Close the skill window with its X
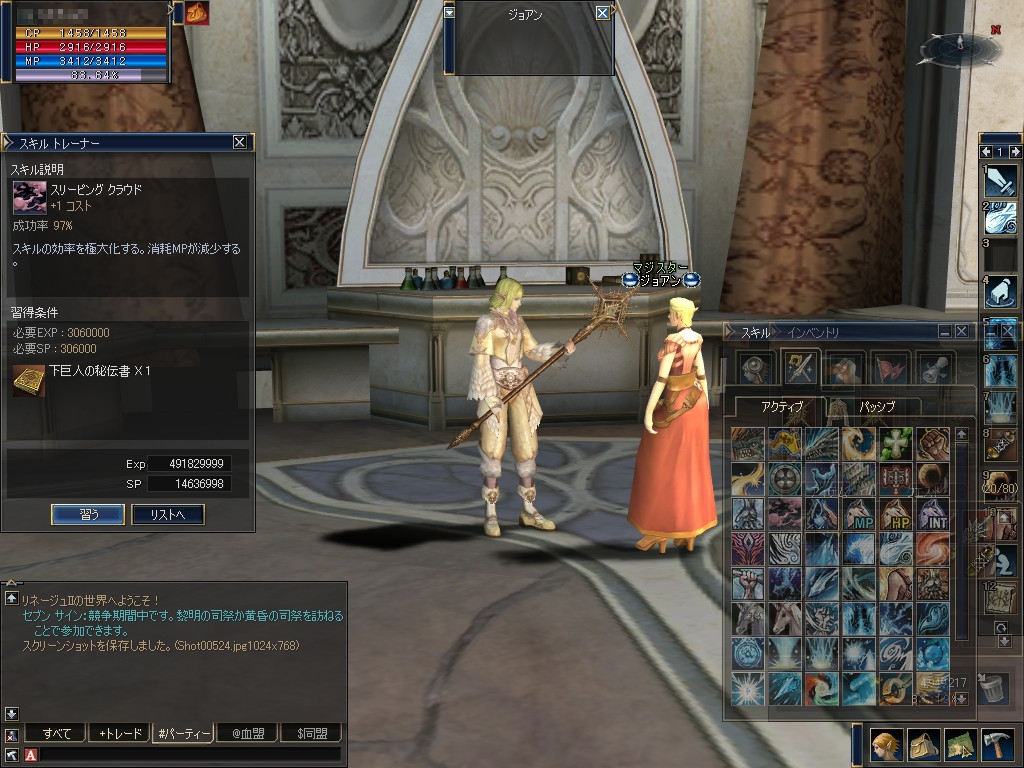The height and width of the screenshot is (768, 1024). (961, 331)
